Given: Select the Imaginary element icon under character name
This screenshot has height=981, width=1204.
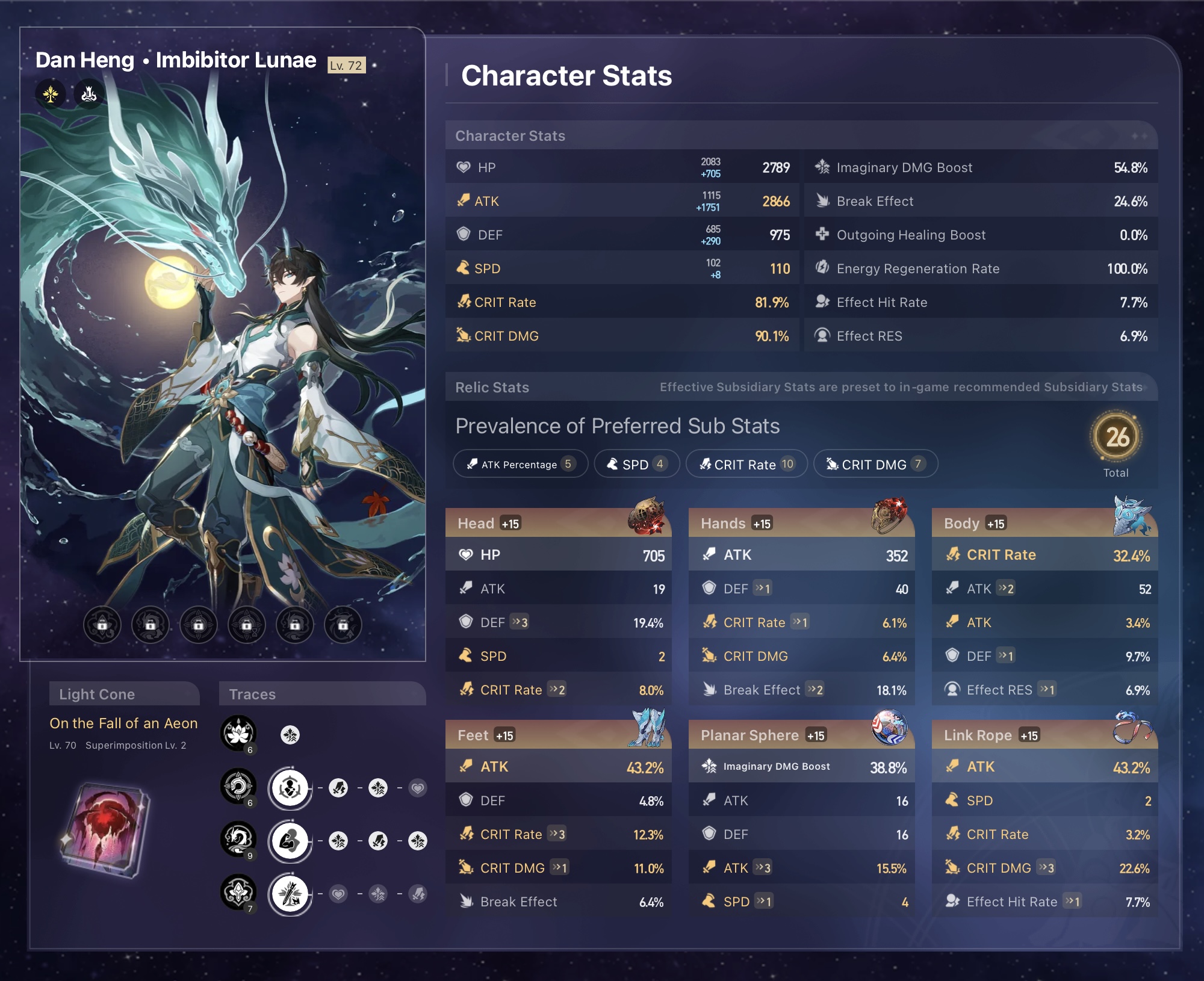Looking at the screenshot, I should [50, 93].
